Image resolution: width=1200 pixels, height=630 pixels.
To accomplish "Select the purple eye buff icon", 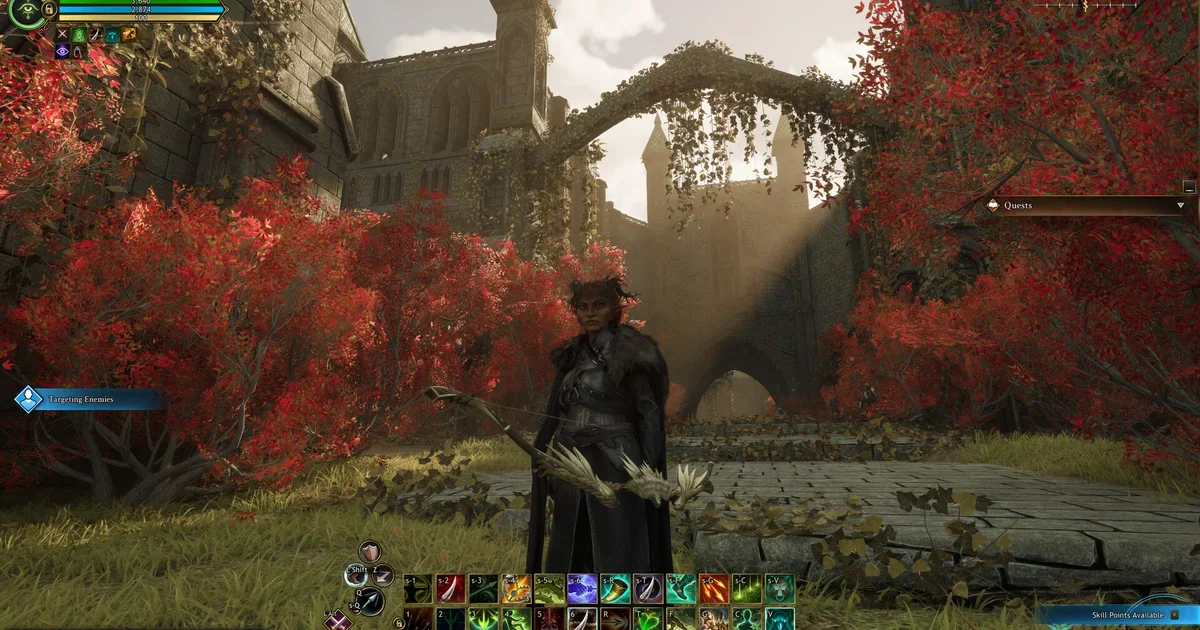I will [62, 51].
